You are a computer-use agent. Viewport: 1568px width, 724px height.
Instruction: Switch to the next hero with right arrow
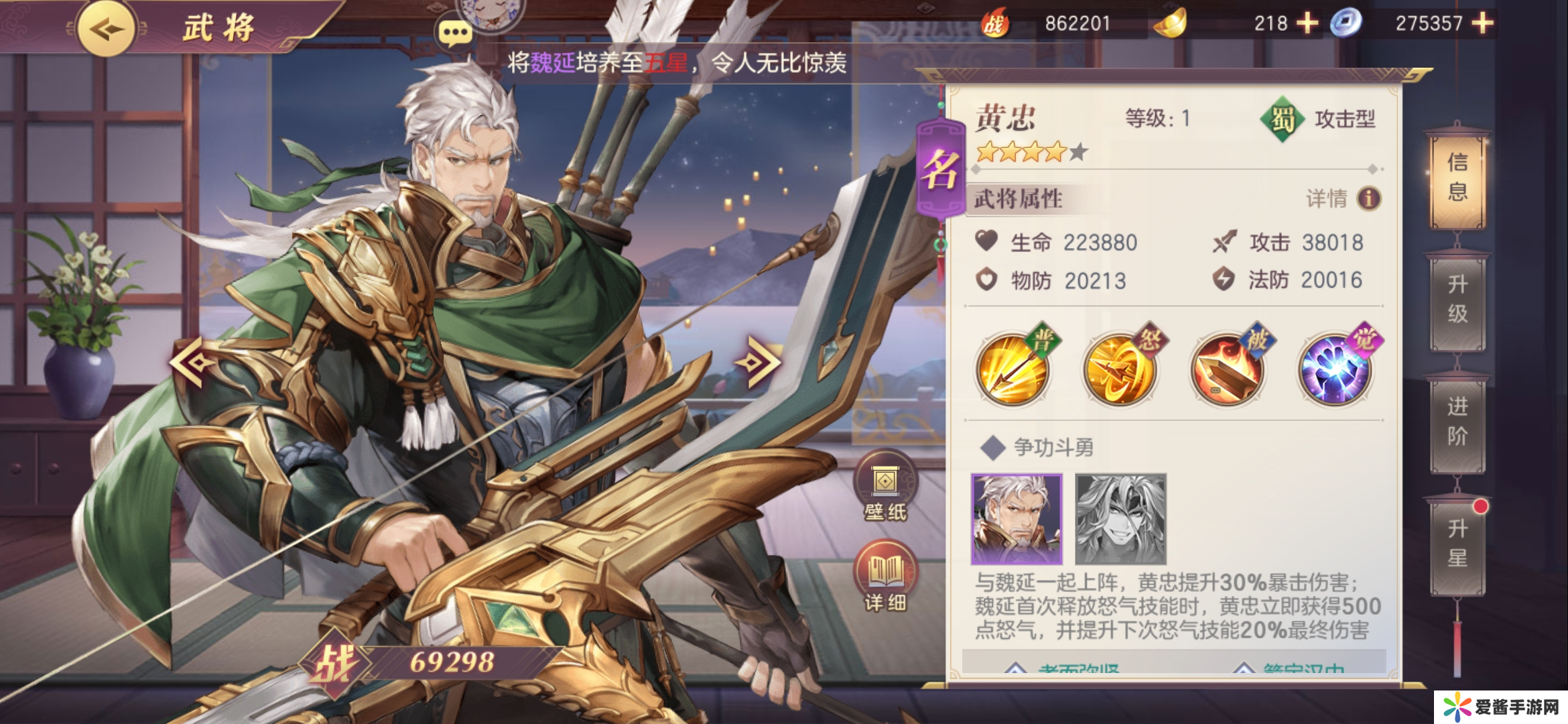pyautogui.click(x=758, y=362)
